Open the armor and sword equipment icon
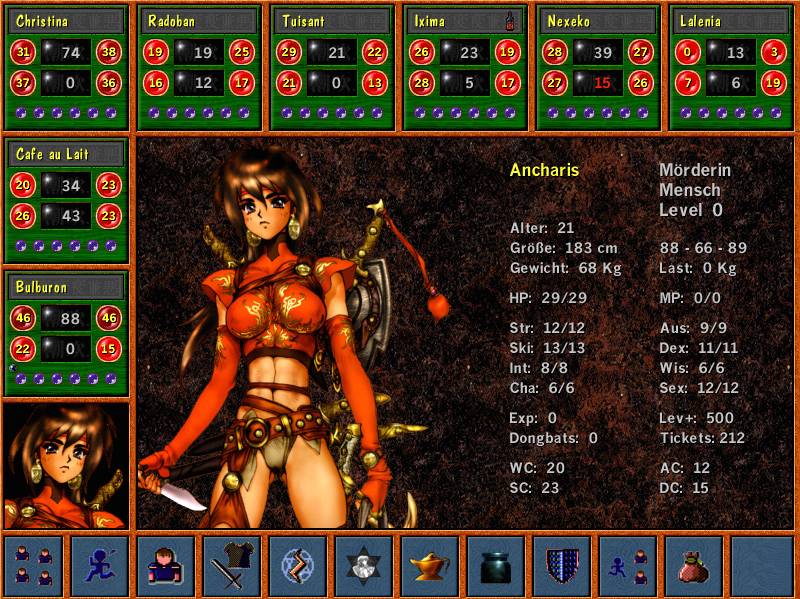The width and height of the screenshot is (800, 599). [x=232, y=566]
